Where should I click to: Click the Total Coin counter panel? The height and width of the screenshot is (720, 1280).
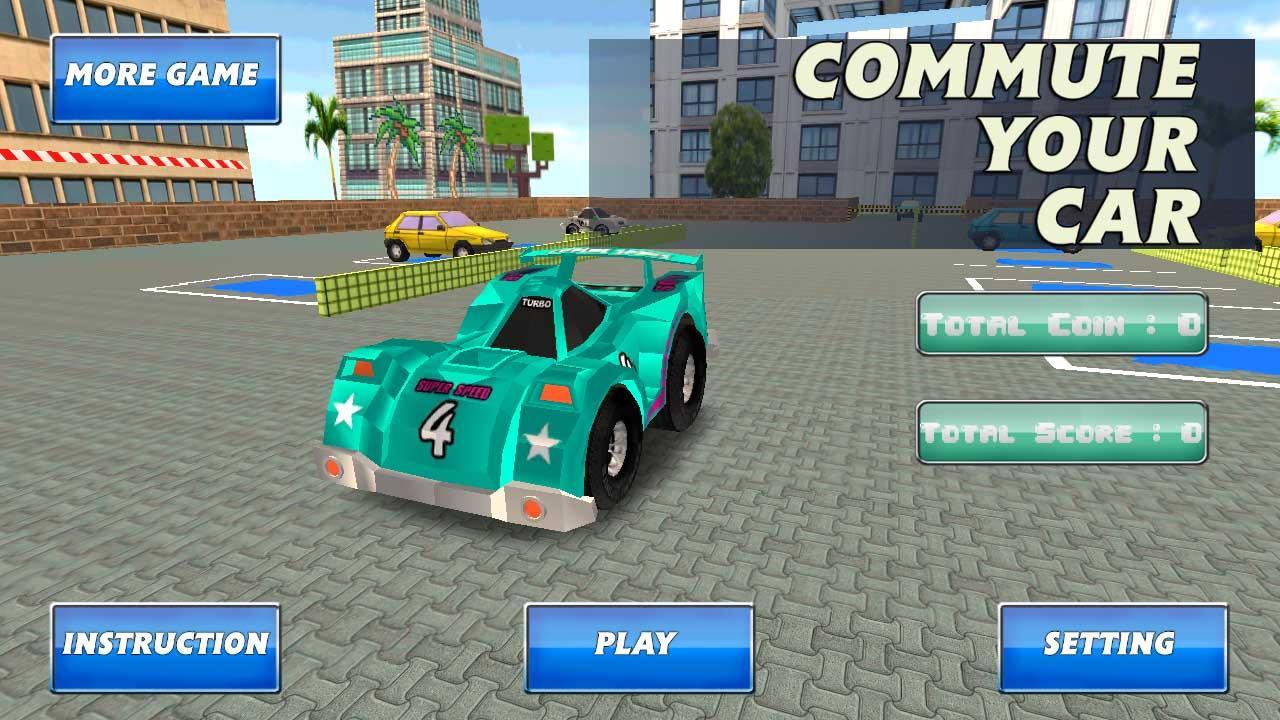pos(1062,325)
